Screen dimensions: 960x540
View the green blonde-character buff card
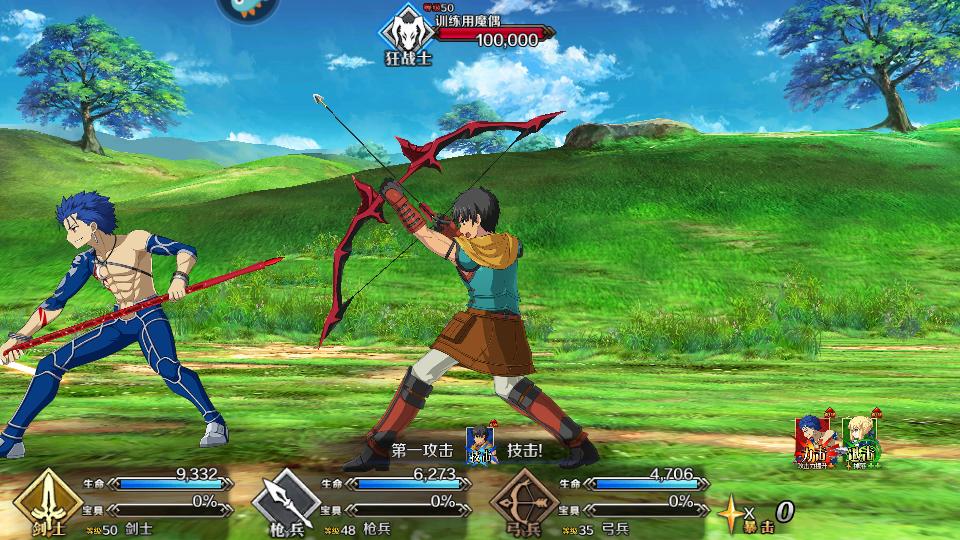click(x=860, y=440)
